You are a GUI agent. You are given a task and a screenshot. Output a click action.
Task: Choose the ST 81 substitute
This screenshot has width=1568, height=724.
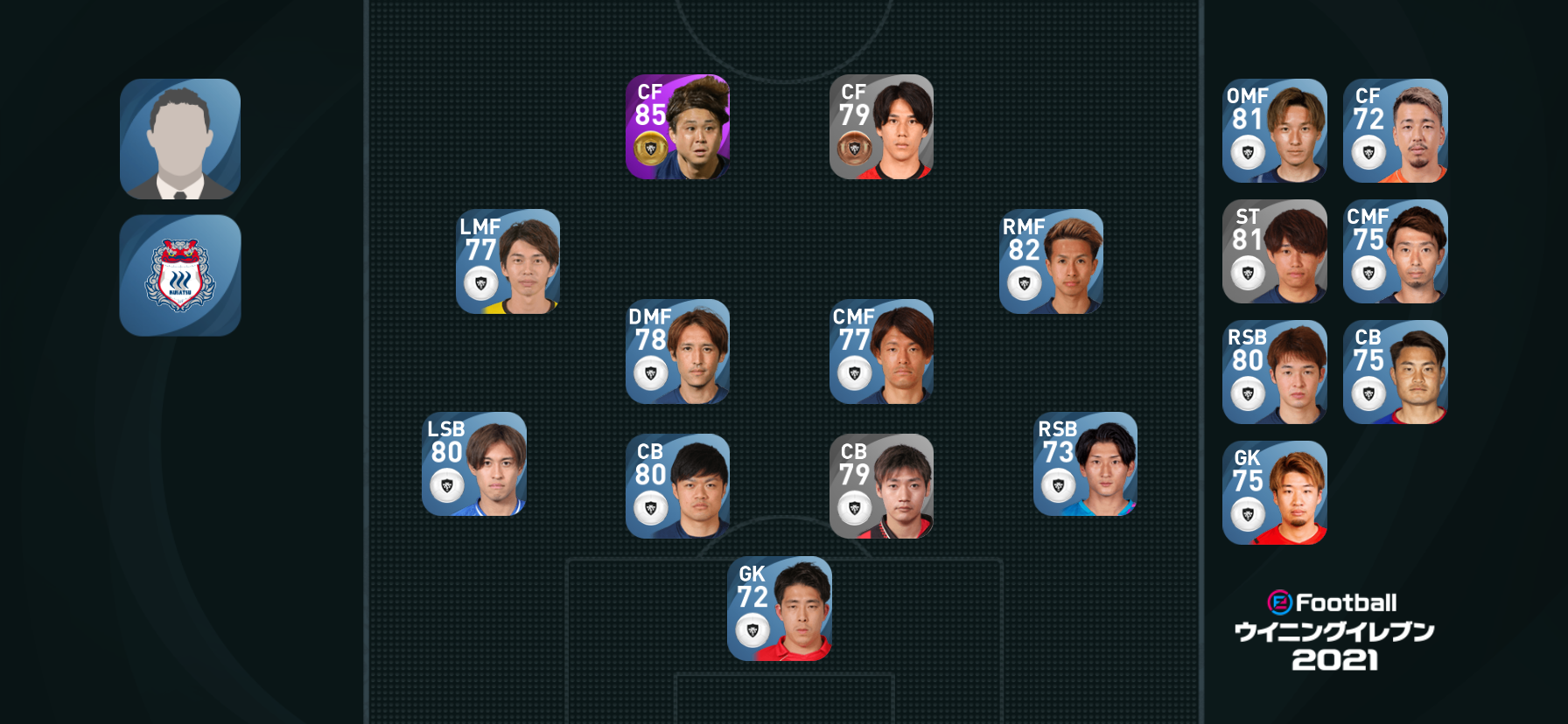click(x=1274, y=252)
